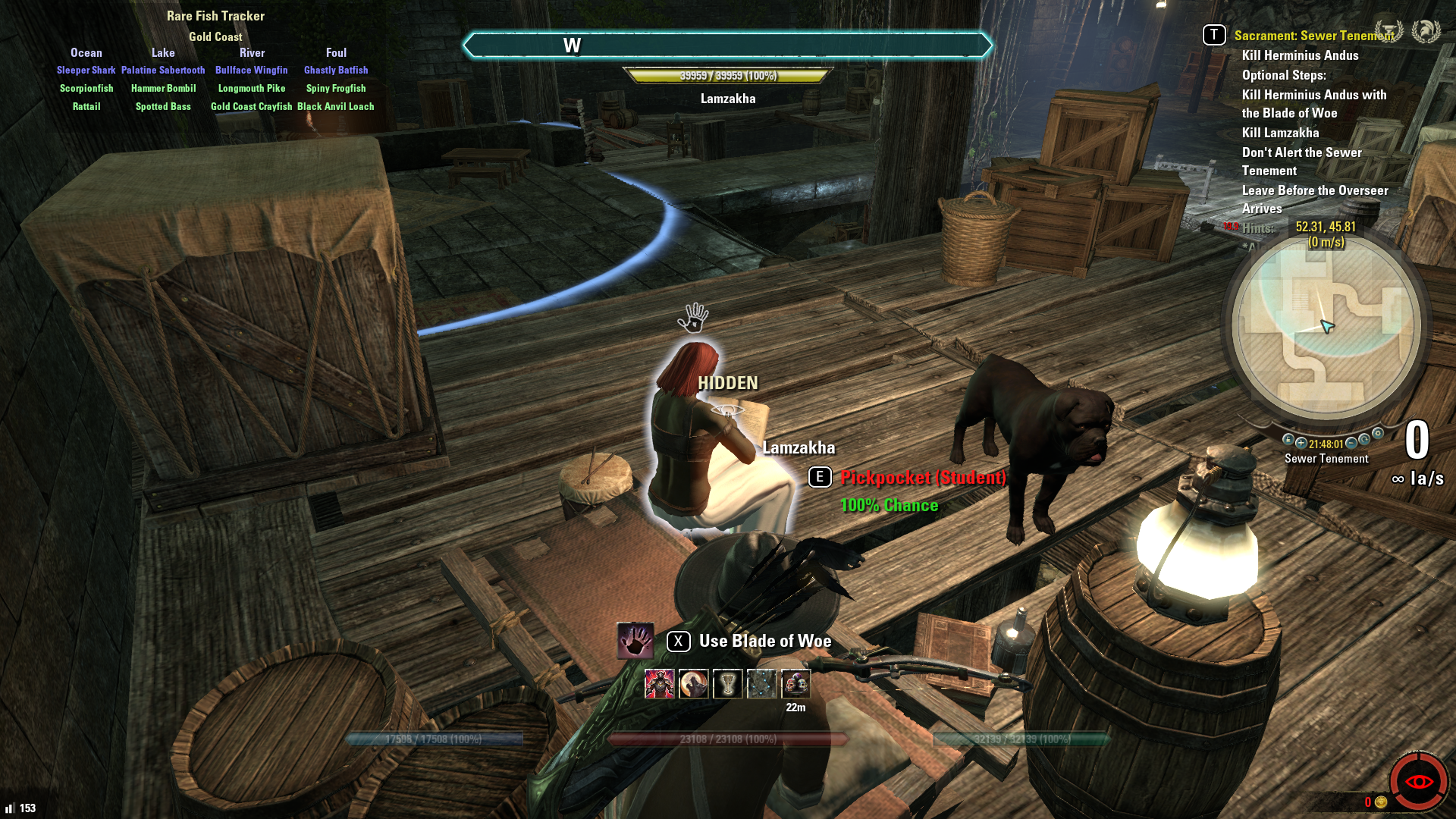The image size is (1456, 819).
Task: Click the Blade of Woe hand icon
Action: (x=635, y=641)
